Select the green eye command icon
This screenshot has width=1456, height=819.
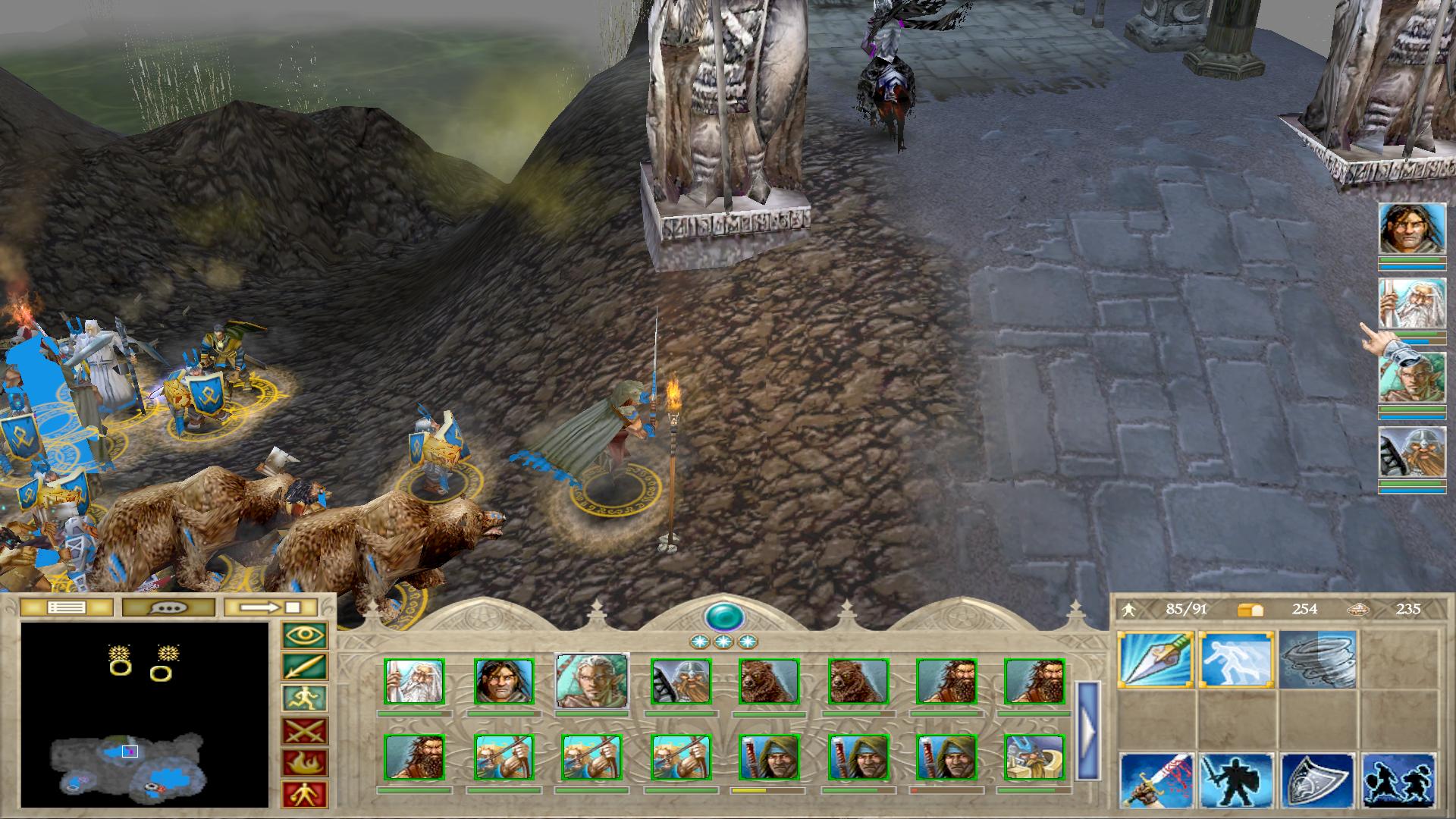tap(304, 635)
